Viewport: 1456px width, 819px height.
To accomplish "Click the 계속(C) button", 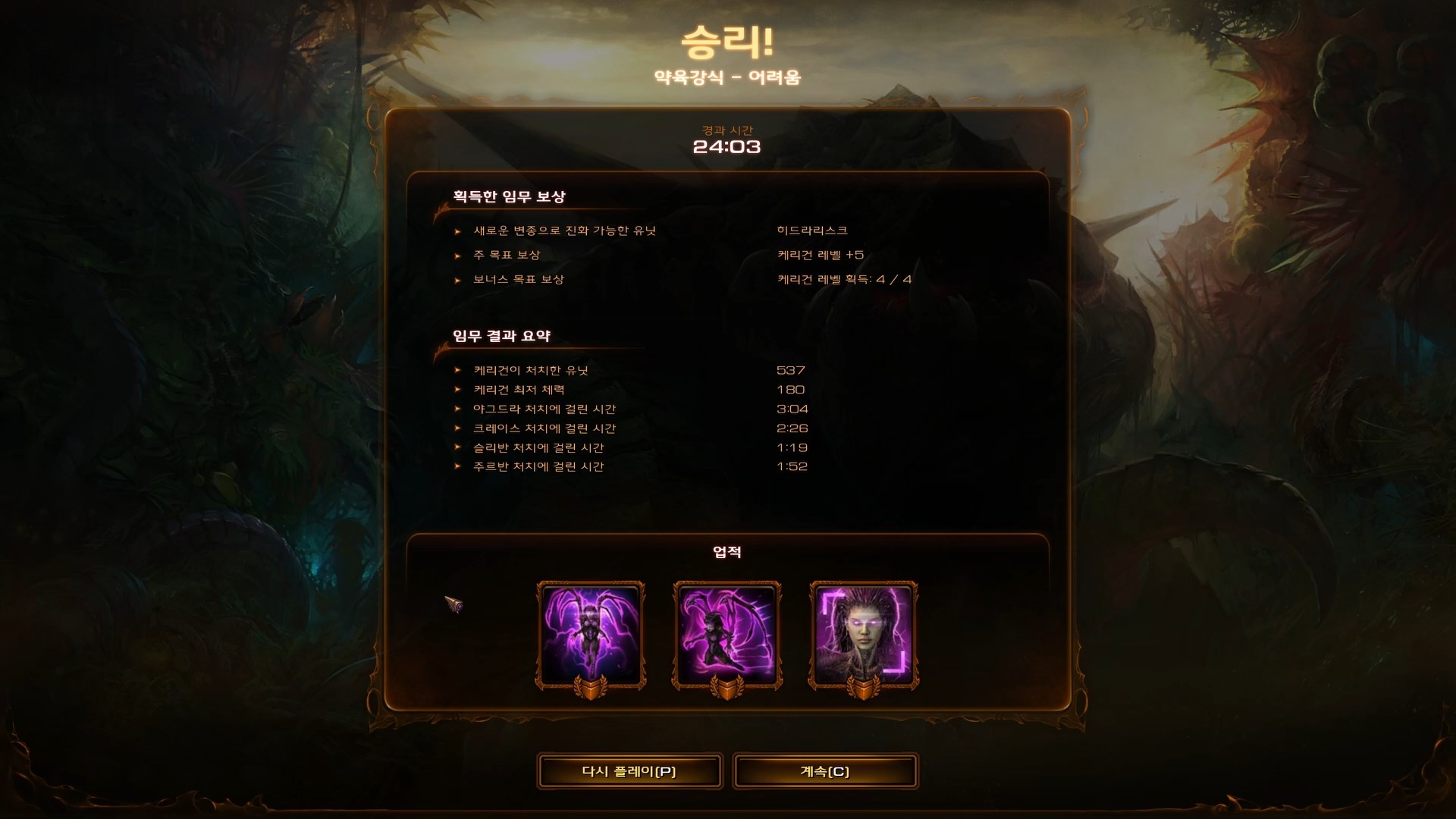I will coord(825,770).
